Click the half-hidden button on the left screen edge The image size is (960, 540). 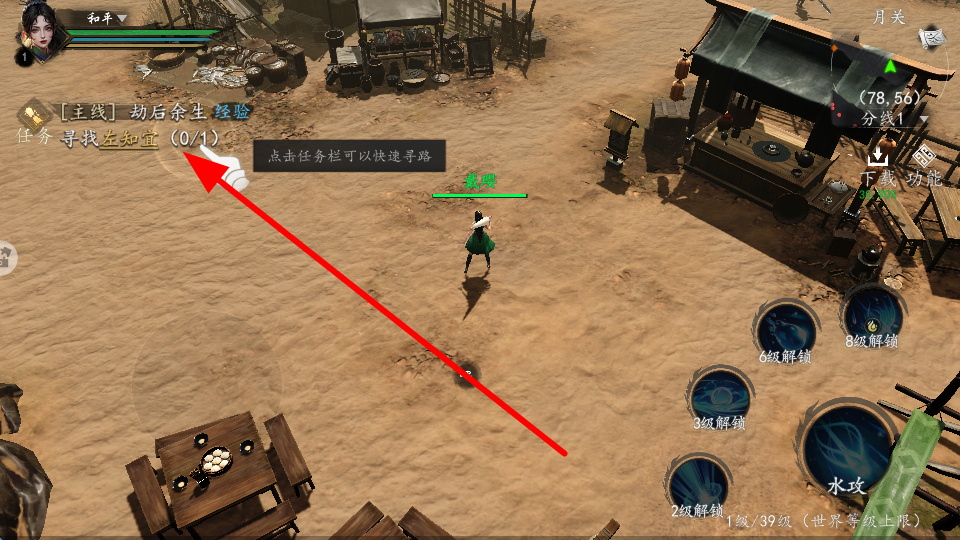pos(8,259)
